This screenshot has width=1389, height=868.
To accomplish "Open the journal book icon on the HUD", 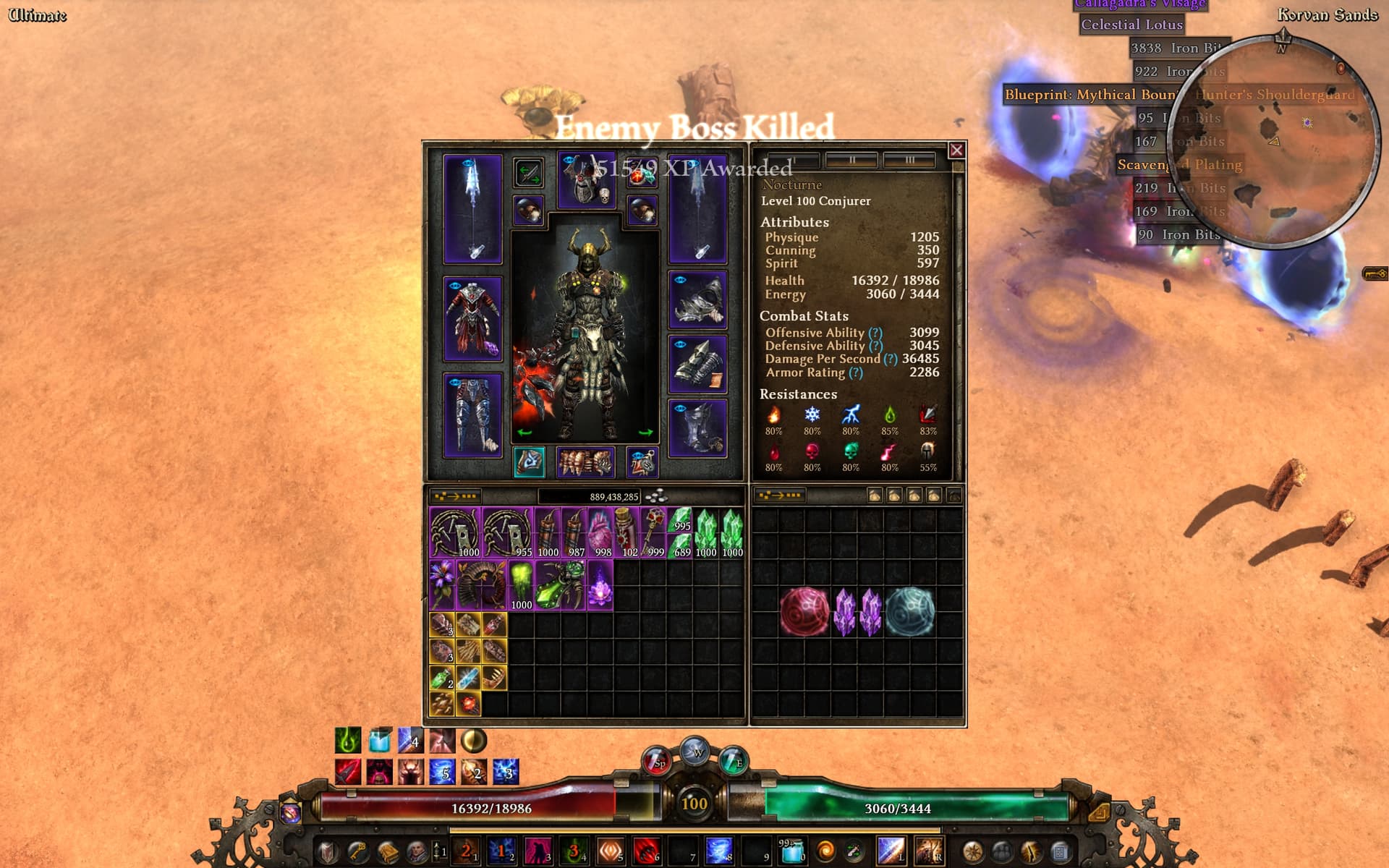I will point(388,851).
